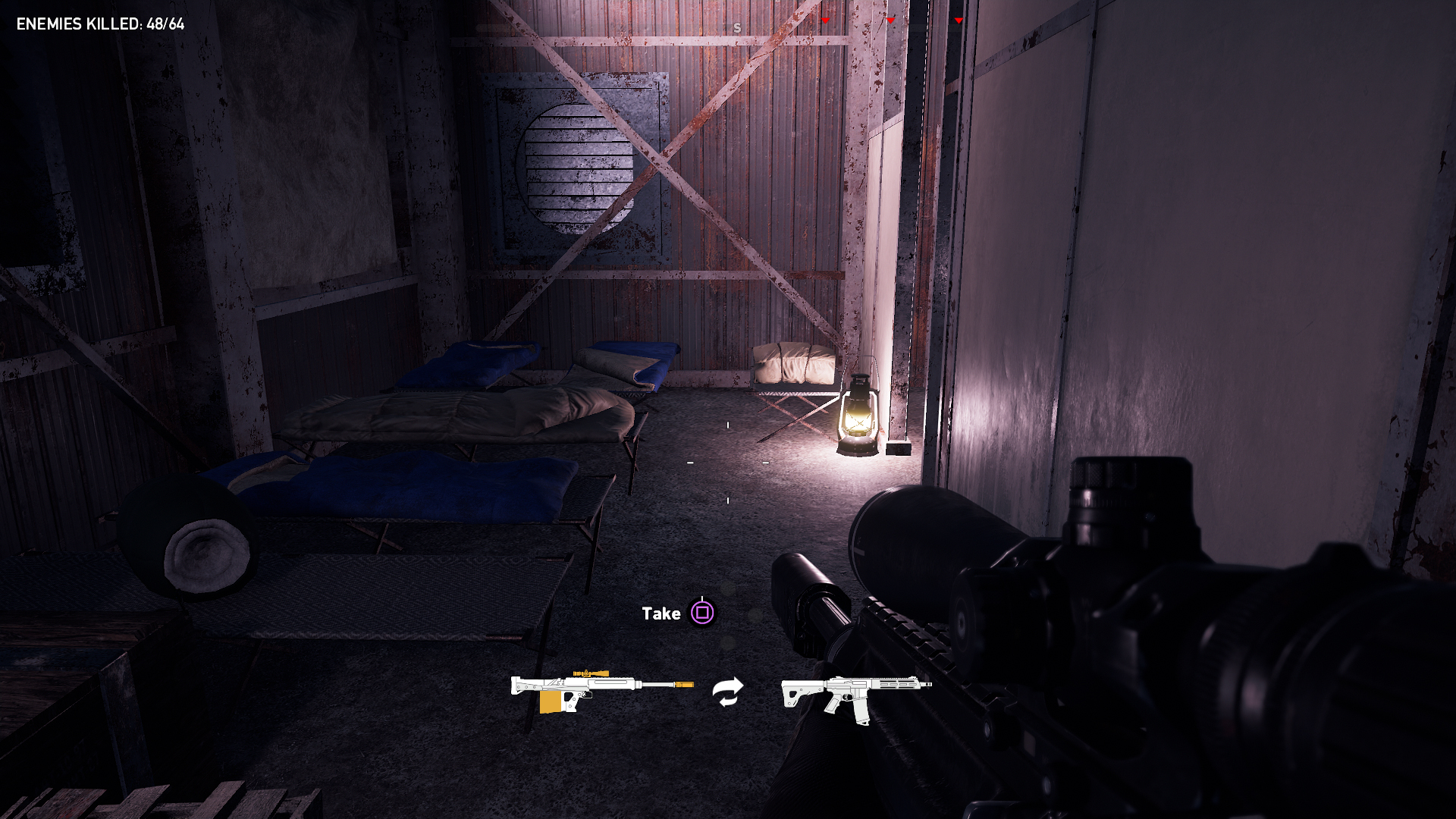Click the weapon swap arrows icon

[728, 692]
